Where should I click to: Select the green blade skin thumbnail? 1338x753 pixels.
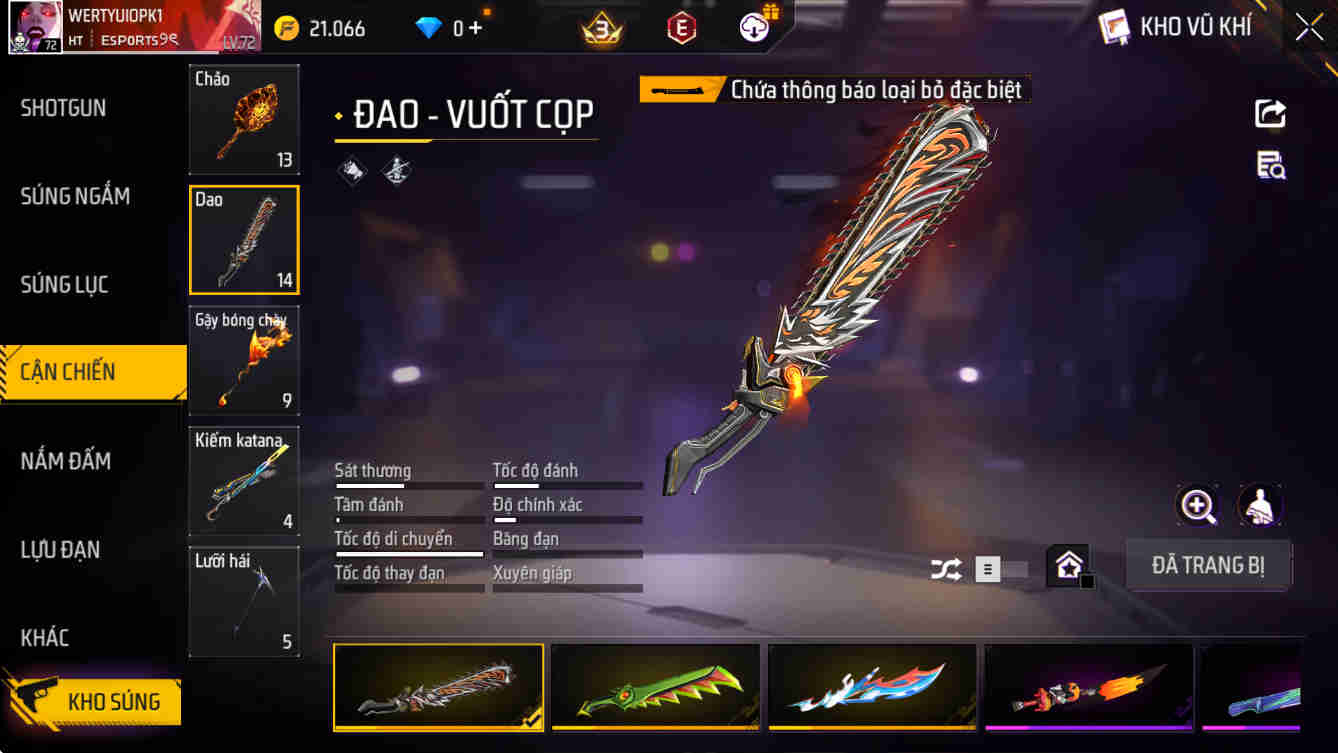[x=655, y=687]
